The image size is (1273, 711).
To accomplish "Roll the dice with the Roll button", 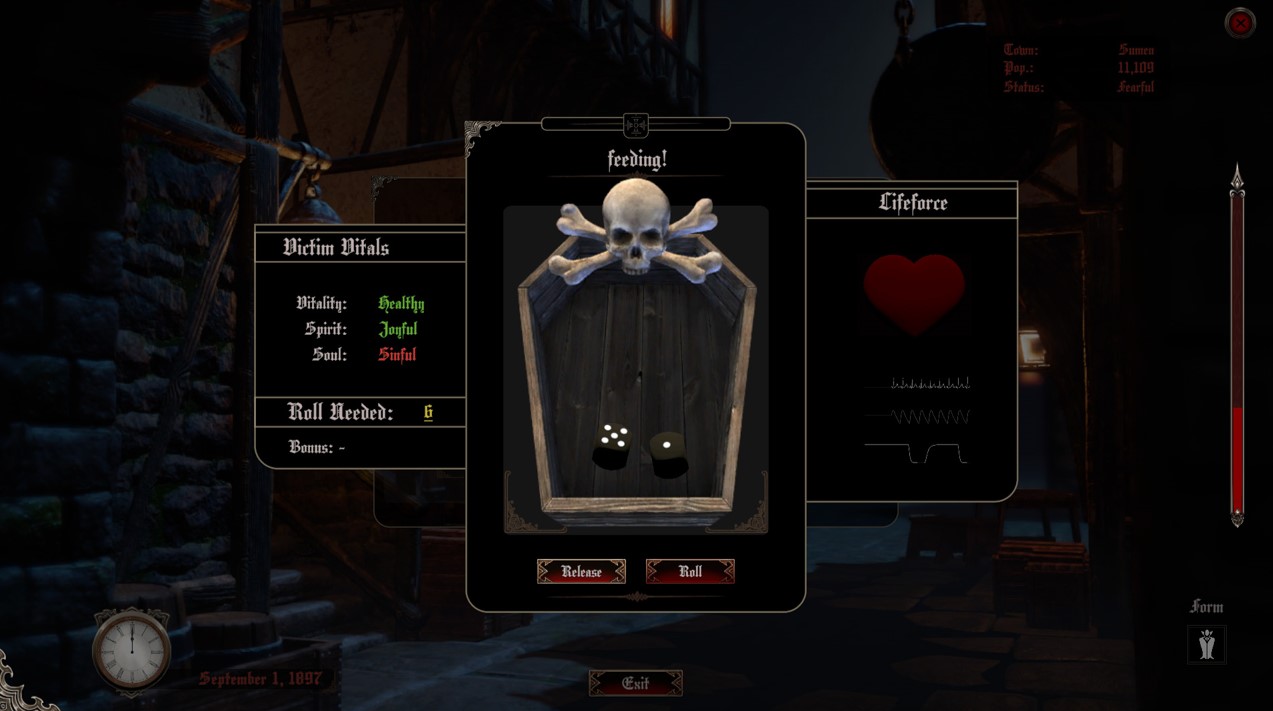I will click(x=690, y=572).
